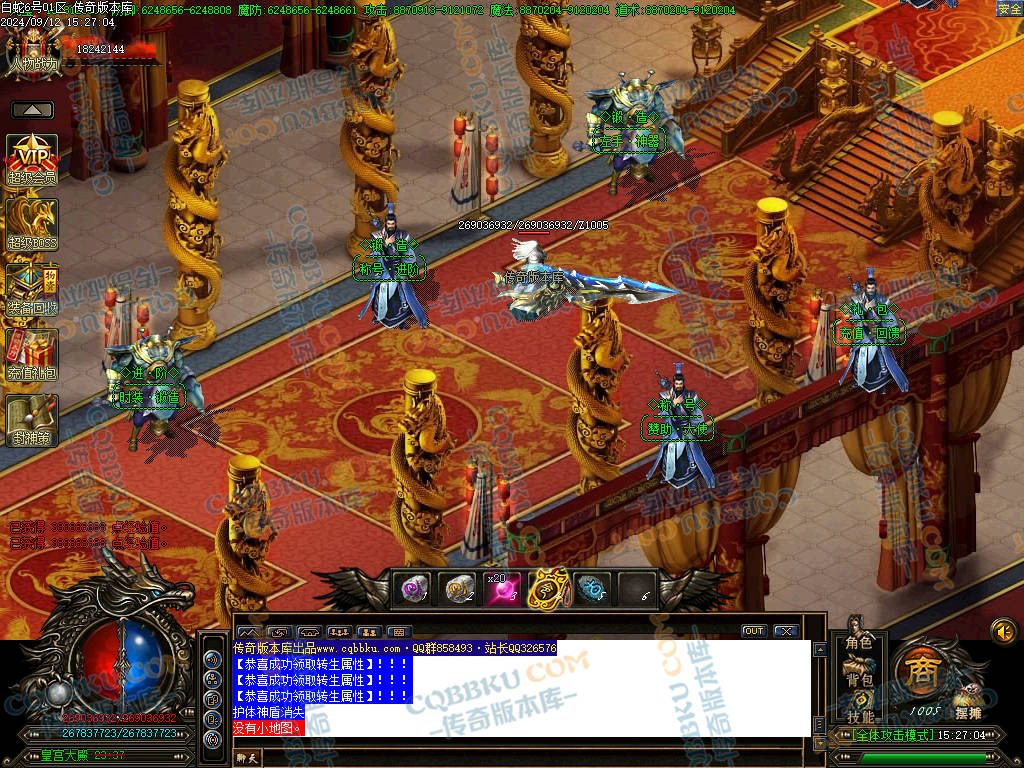Use the item in hotbar slot 2
The height and width of the screenshot is (768, 1024).
point(459,590)
